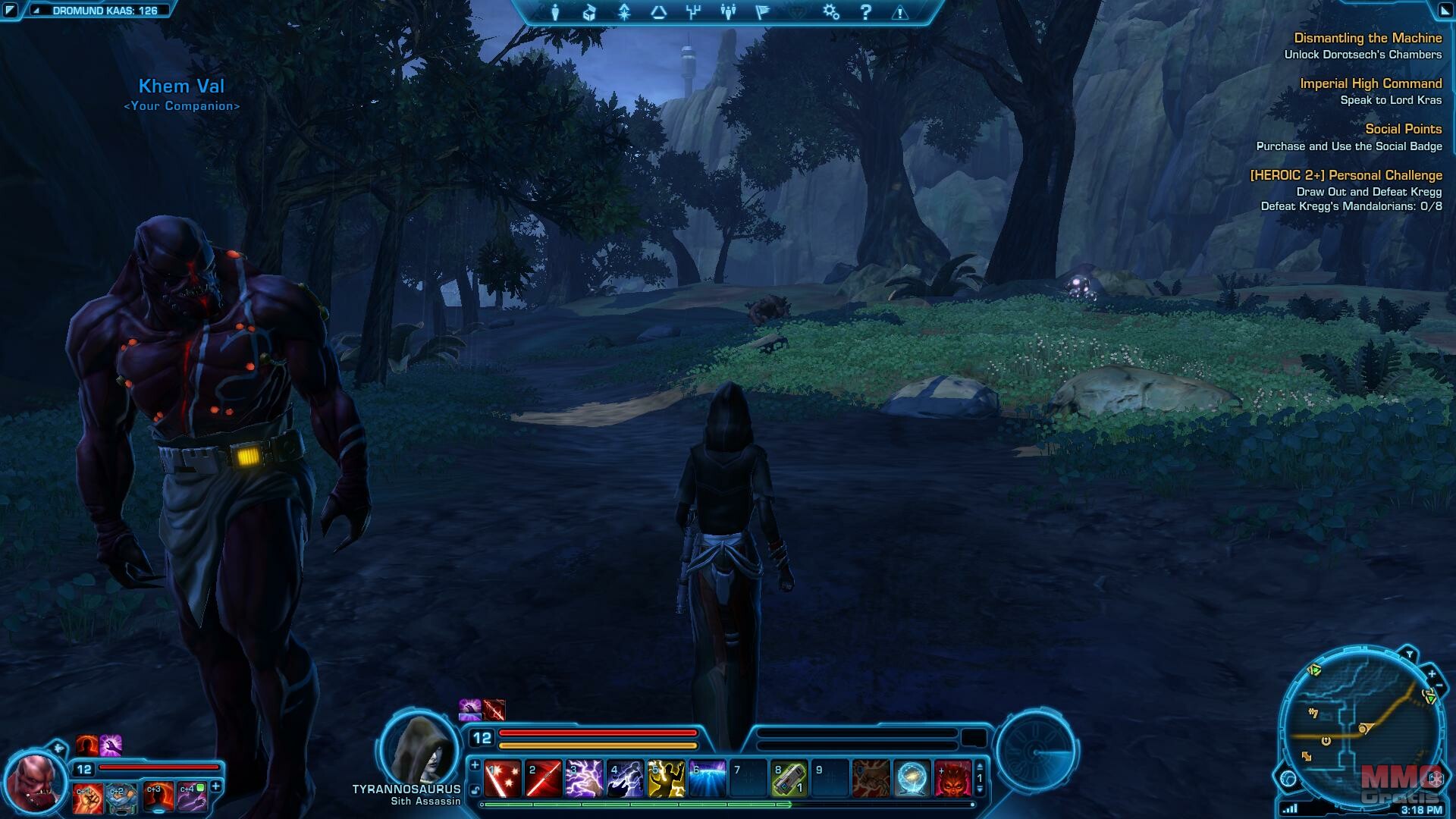Activate the yellow glowing figure ability in slot 5
This screenshot has height=819, width=1456.
pyautogui.click(x=666, y=779)
